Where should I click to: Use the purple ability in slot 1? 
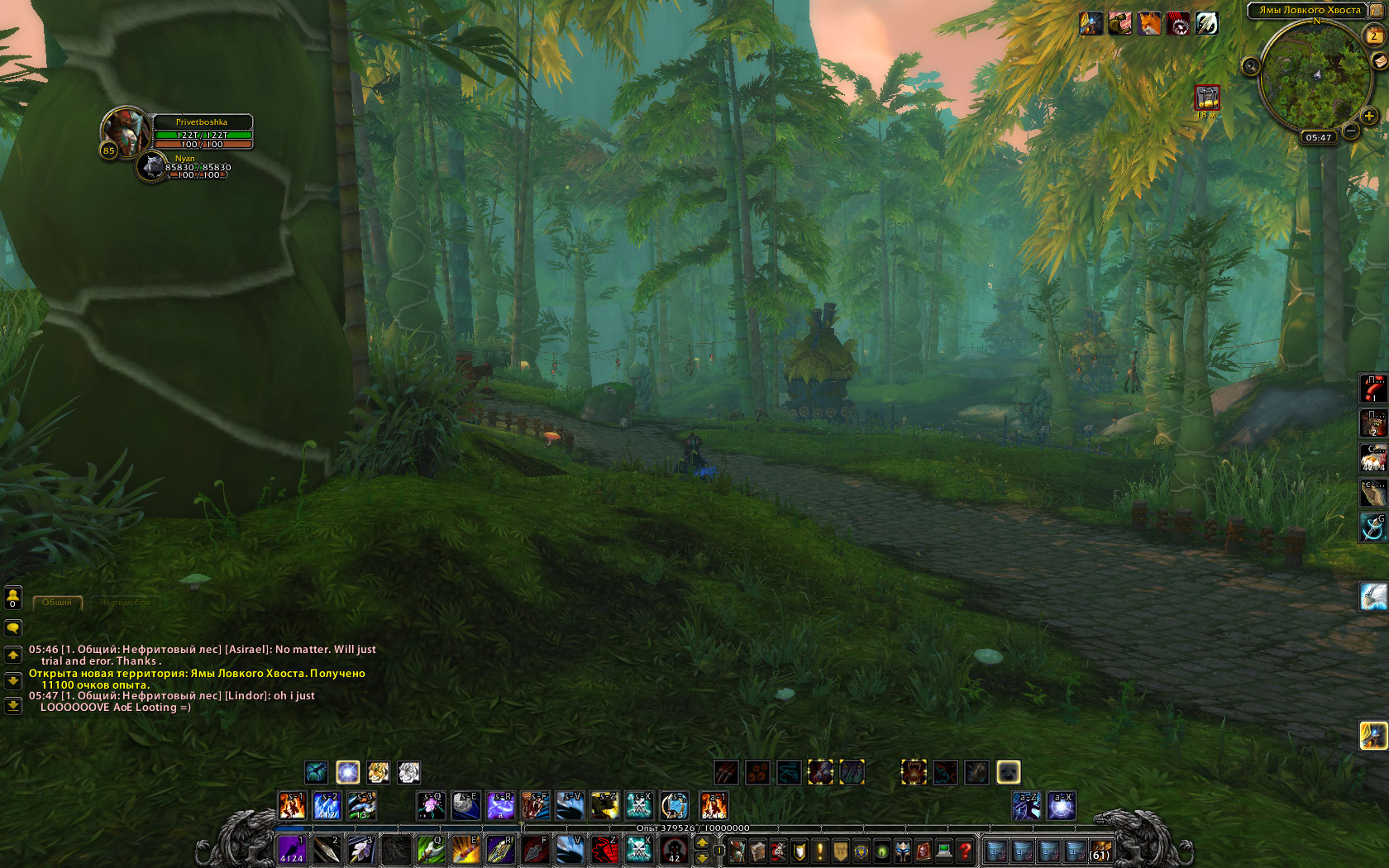pyautogui.click(x=292, y=849)
